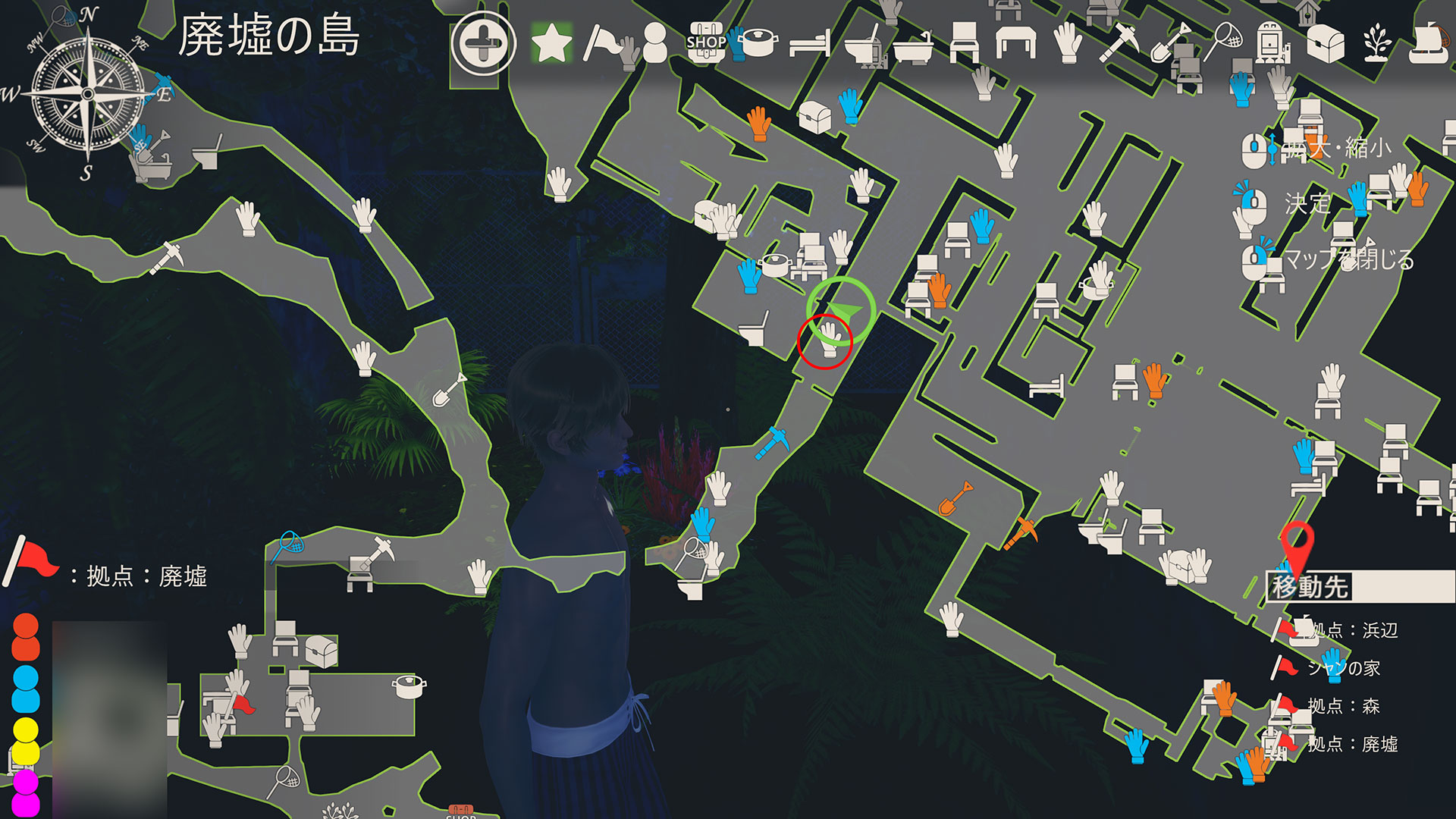Select destination シャンの家
This screenshot has height=819, width=1456.
point(1343,668)
